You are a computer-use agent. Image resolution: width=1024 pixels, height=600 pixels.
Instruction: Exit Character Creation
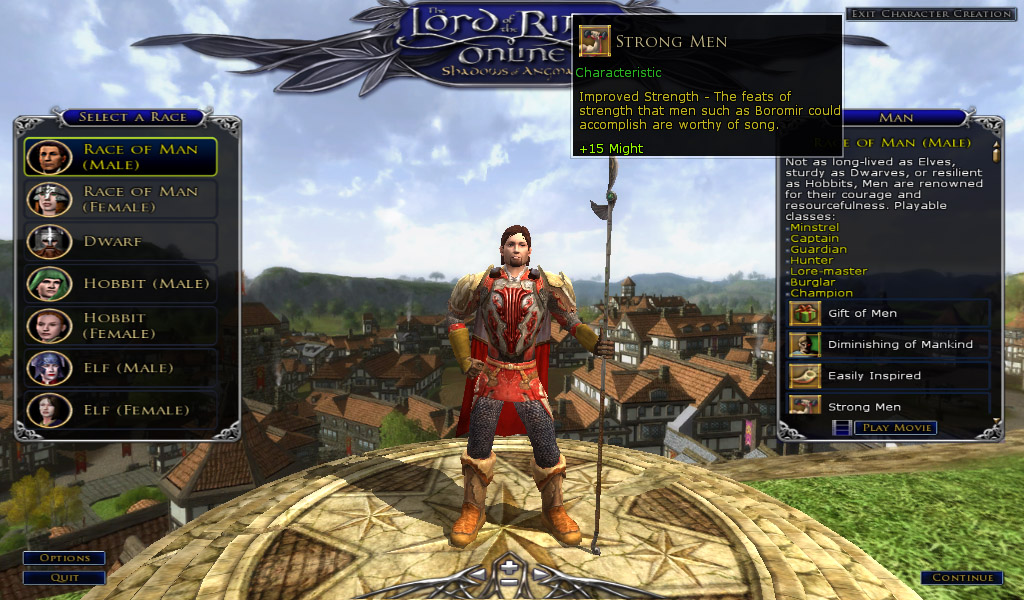930,14
